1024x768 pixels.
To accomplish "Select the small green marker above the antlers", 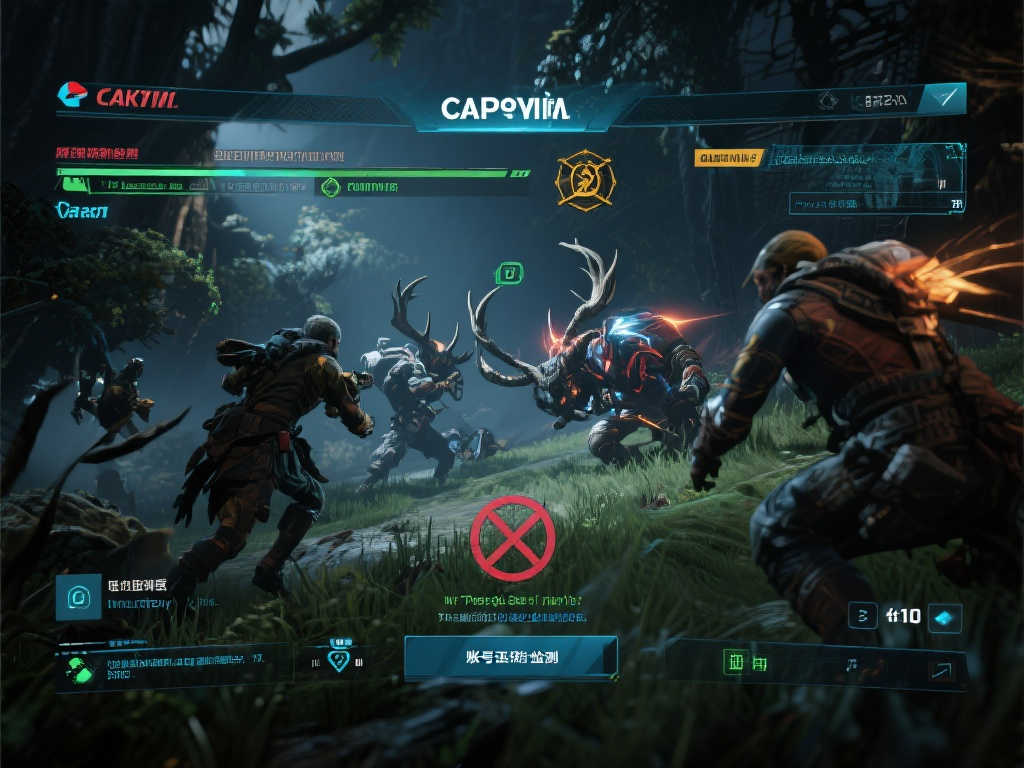I will coord(509,272).
